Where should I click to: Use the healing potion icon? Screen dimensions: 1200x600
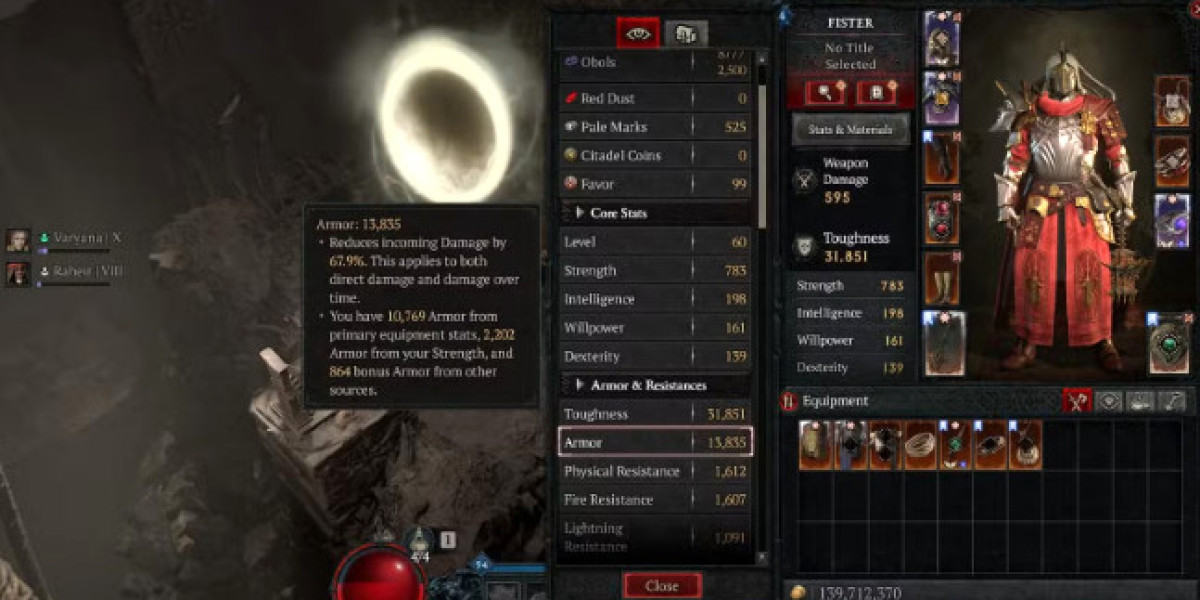[421, 542]
